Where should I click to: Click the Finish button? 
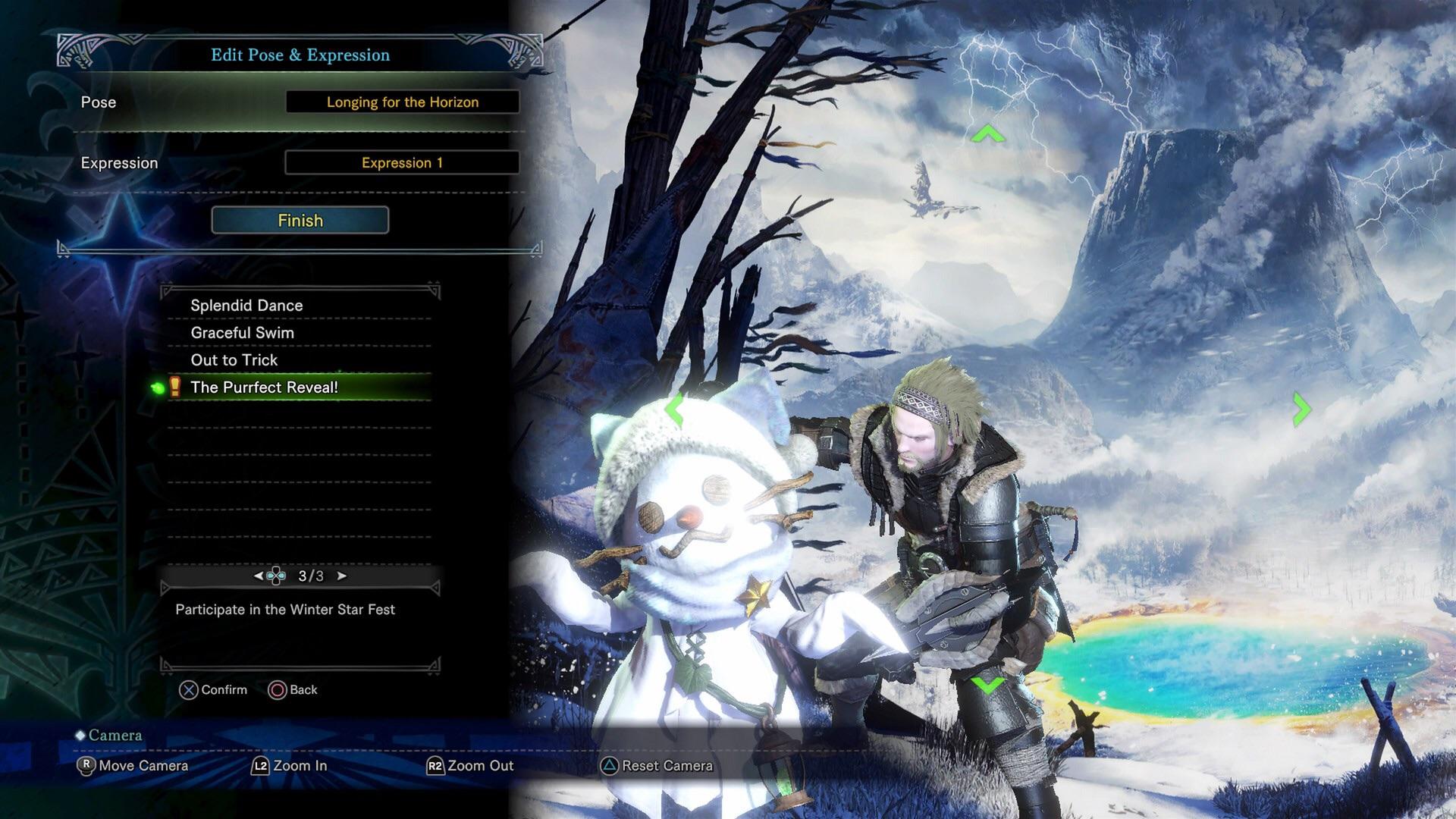click(x=300, y=221)
